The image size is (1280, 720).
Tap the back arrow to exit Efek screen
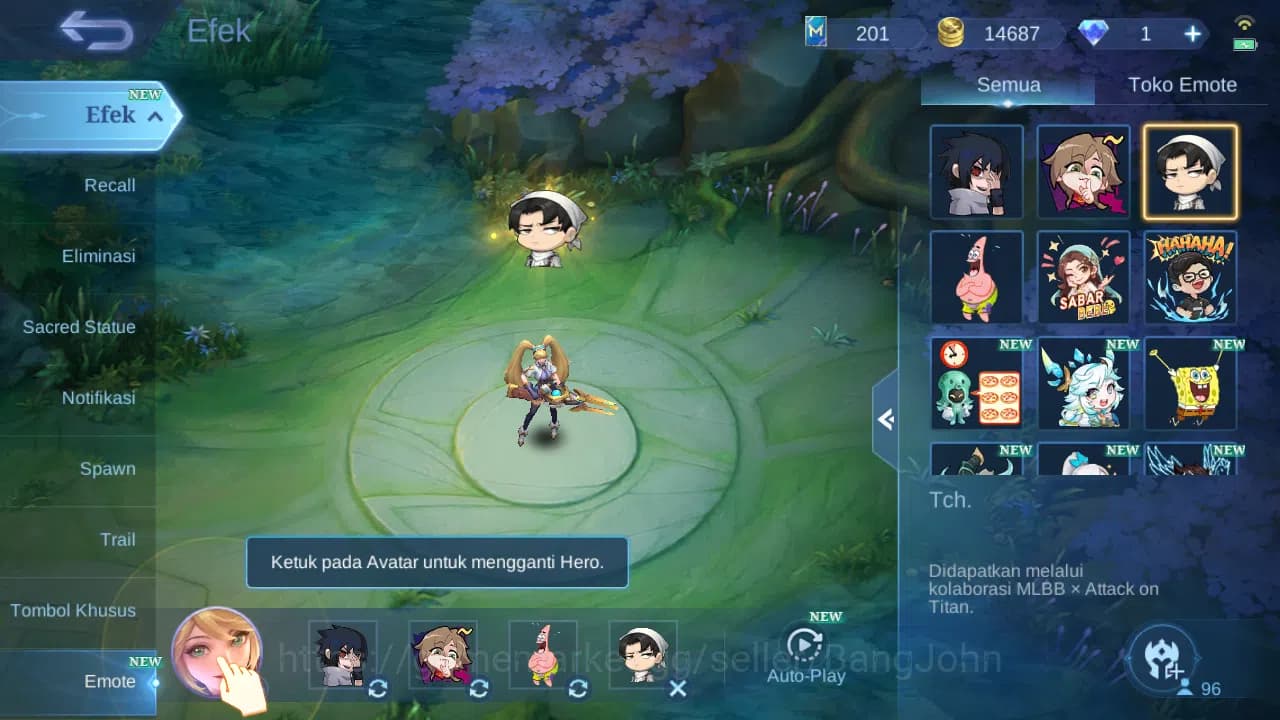pyautogui.click(x=95, y=31)
